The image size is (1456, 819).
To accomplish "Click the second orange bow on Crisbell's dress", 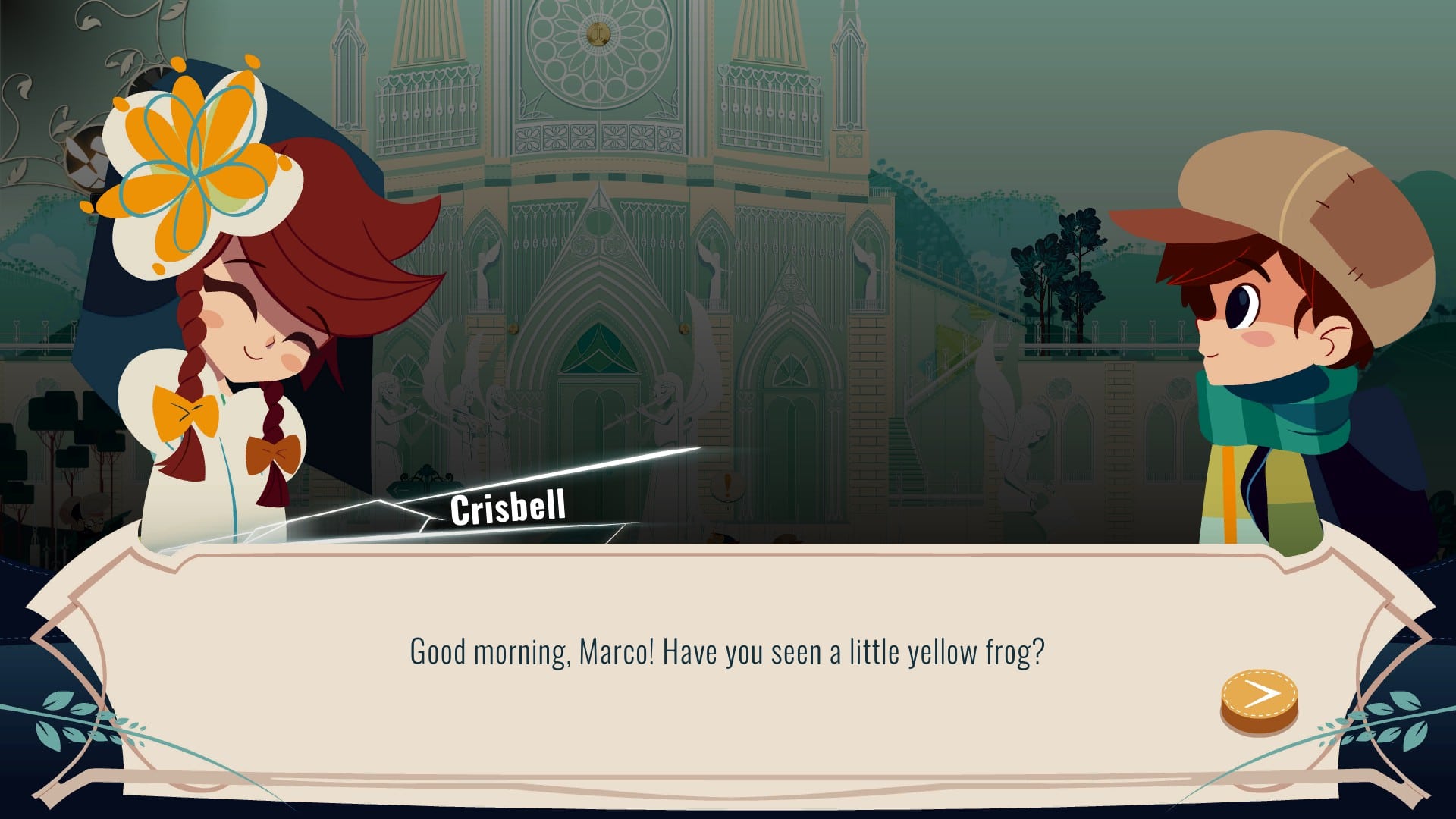I will pos(273,453).
